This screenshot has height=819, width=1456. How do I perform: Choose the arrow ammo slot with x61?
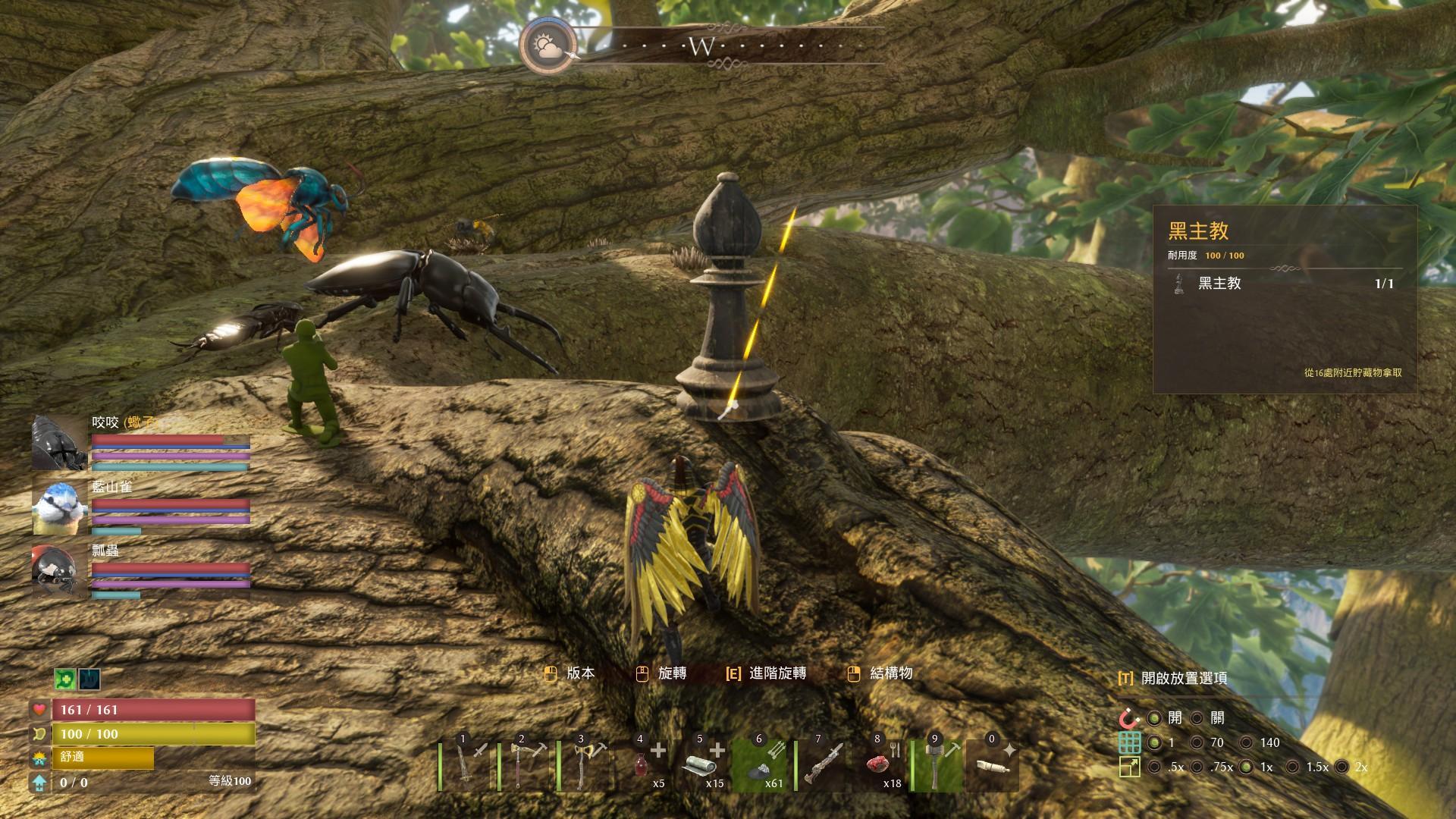pos(762,764)
